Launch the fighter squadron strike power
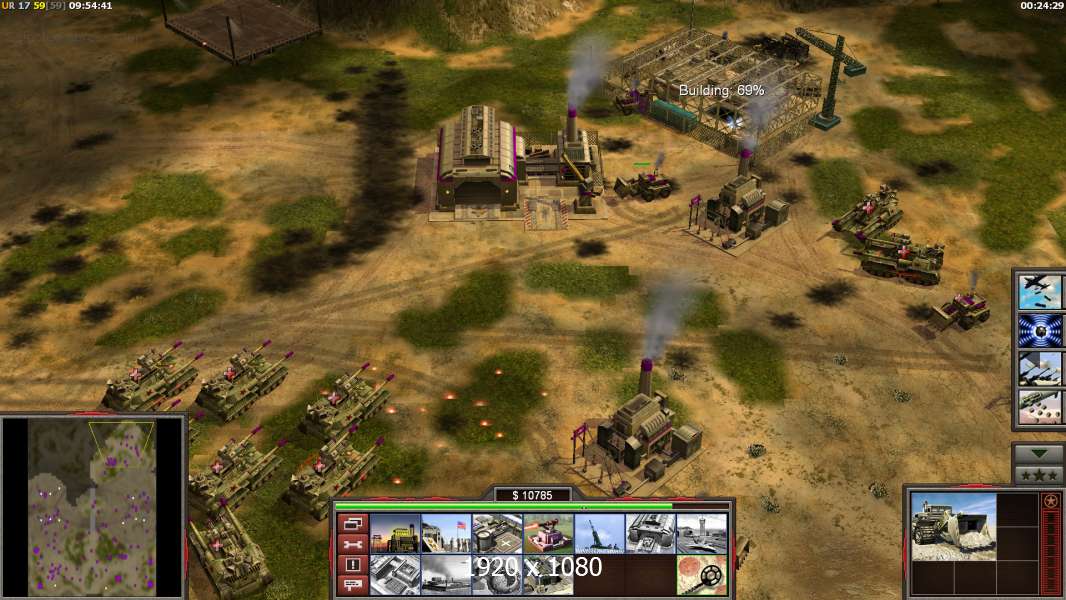The image size is (1066, 600). [x=1040, y=368]
